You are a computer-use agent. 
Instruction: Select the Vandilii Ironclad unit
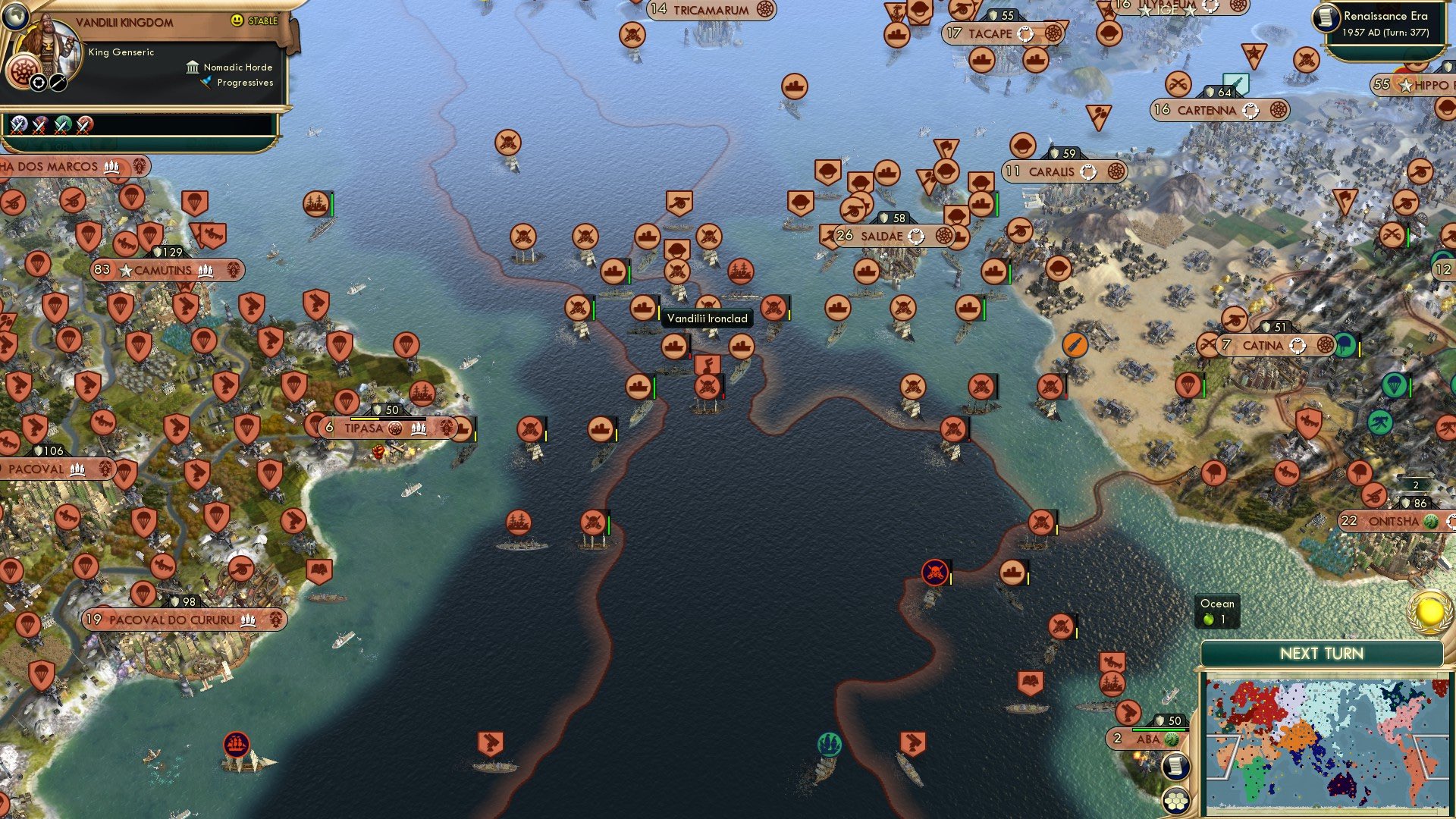pyautogui.click(x=645, y=309)
